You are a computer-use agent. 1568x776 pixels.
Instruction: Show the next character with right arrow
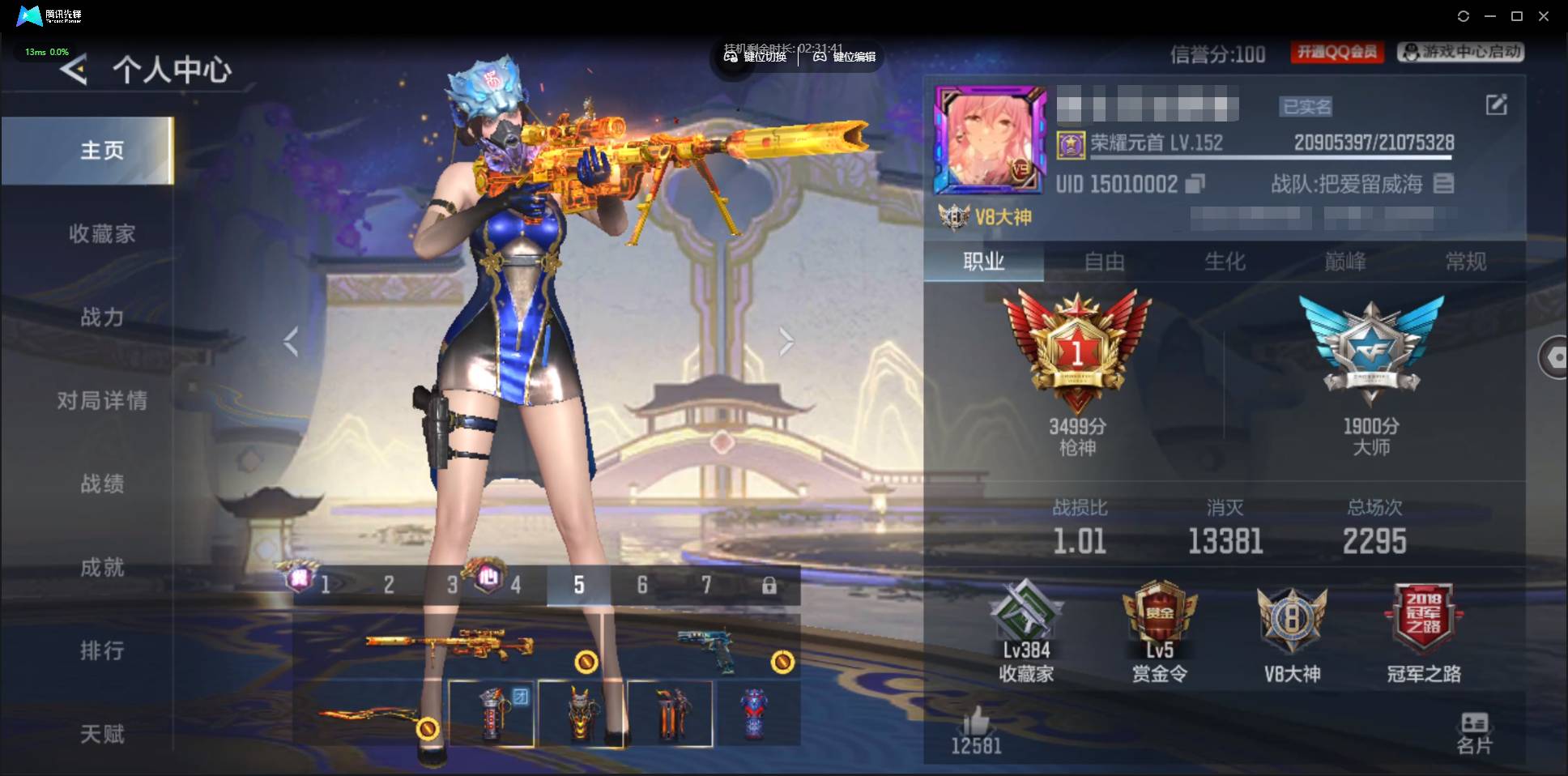(x=786, y=342)
